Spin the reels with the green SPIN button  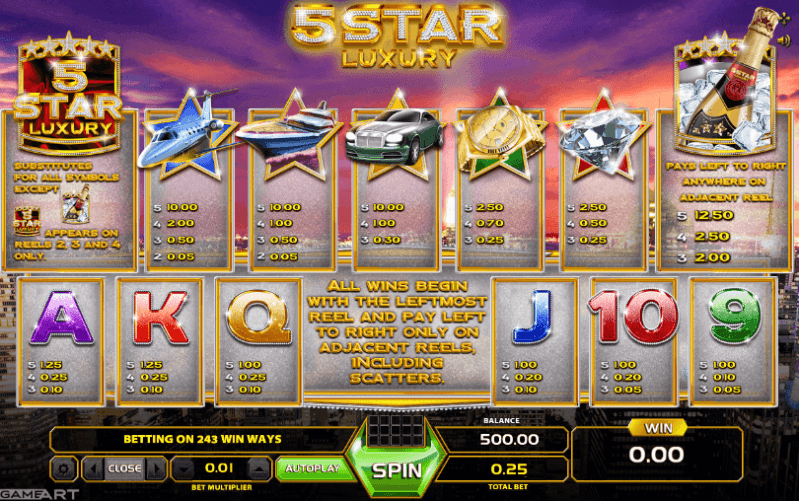(x=397, y=468)
